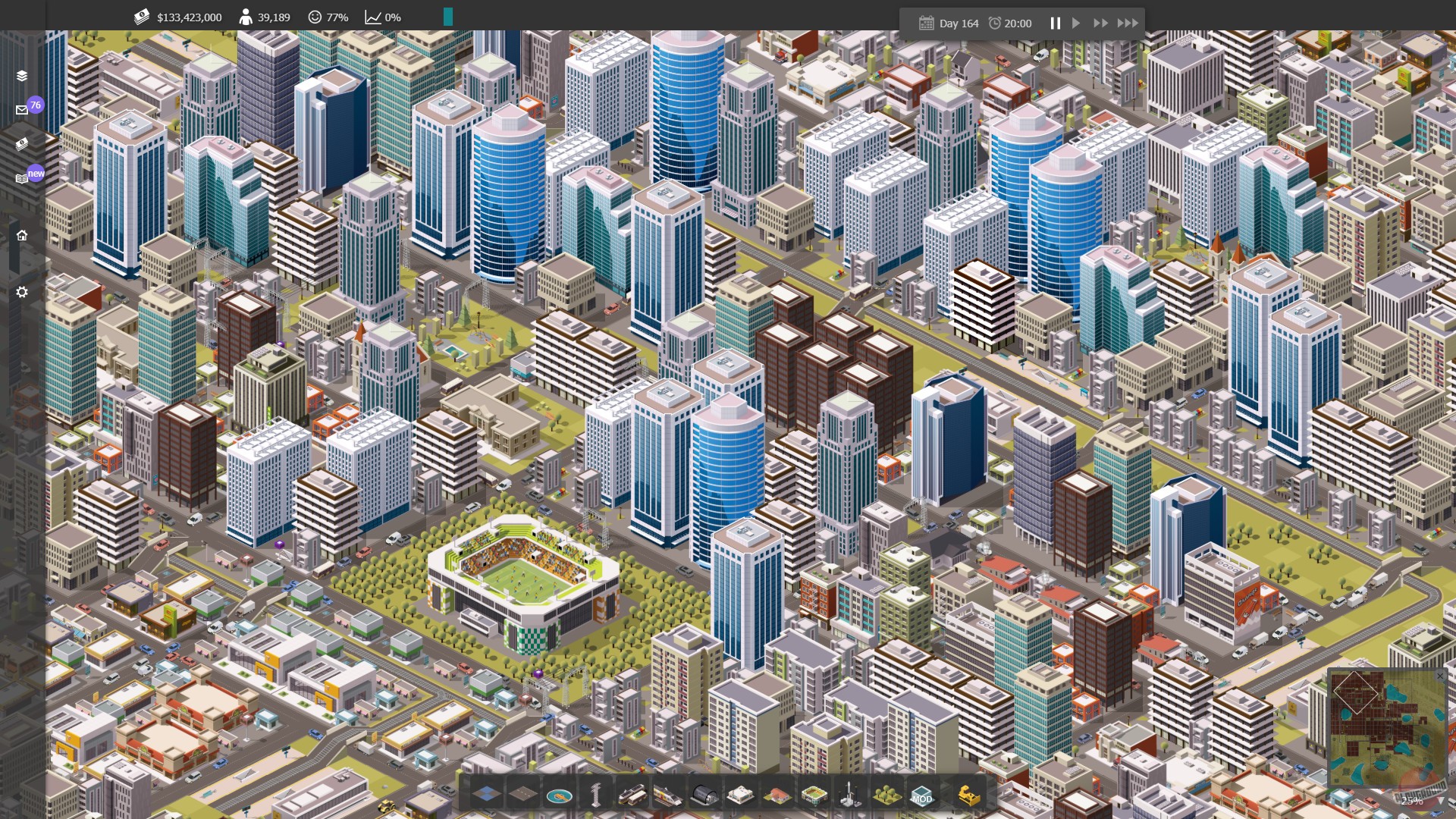The width and height of the screenshot is (1456, 819).
Task: Open the bus and tram transport menu
Action: point(632,795)
